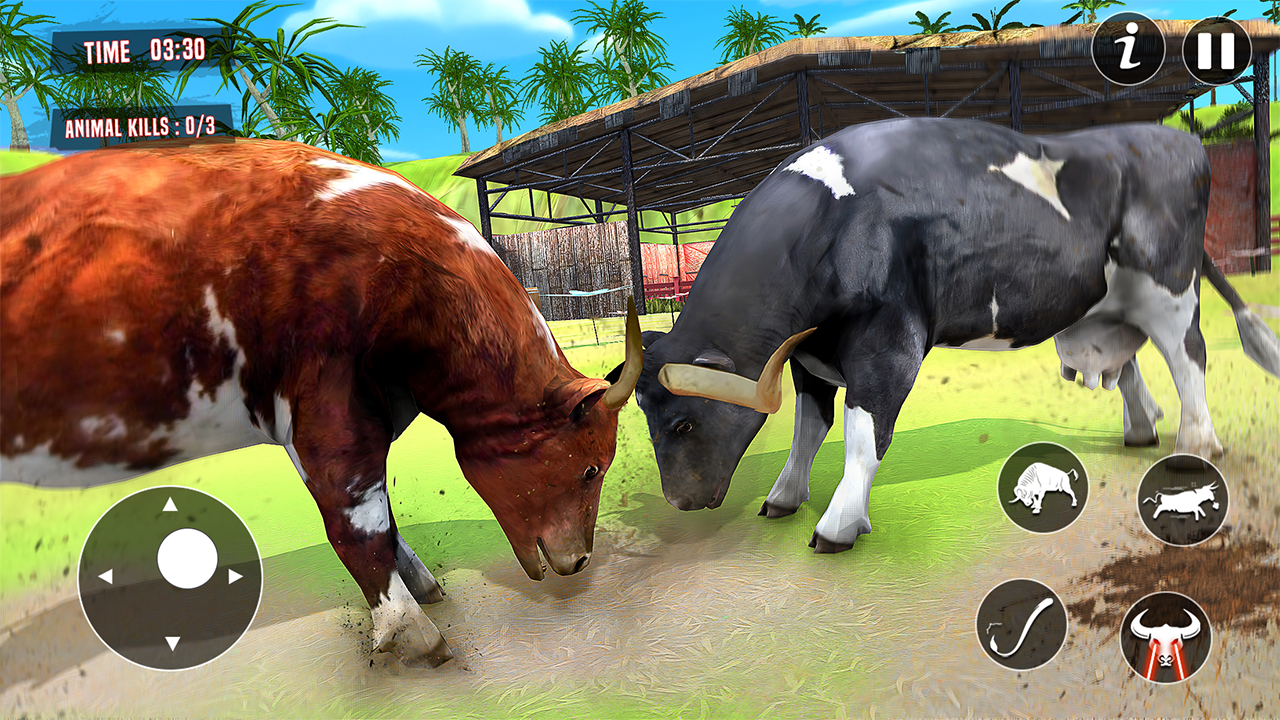Tap the joystick up arrow
The height and width of the screenshot is (720, 1280).
[x=172, y=505]
